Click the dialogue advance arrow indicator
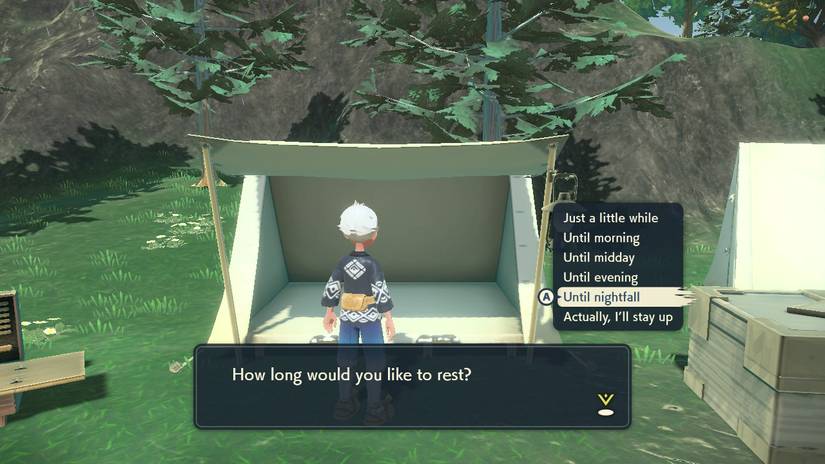The width and height of the screenshot is (825, 464). (604, 403)
